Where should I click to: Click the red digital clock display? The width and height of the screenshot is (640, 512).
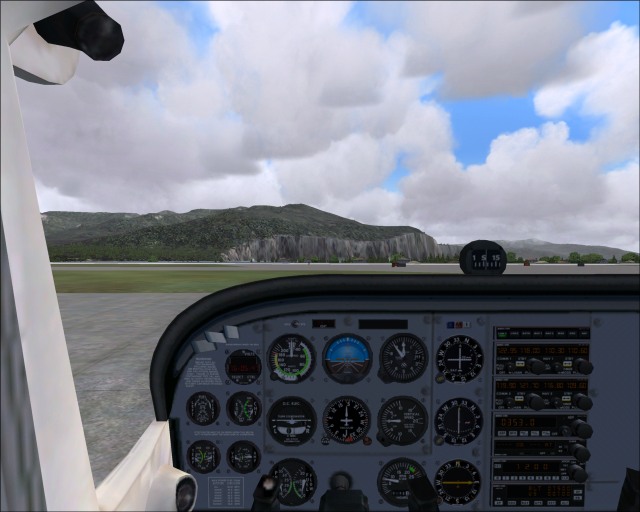pos(243,367)
